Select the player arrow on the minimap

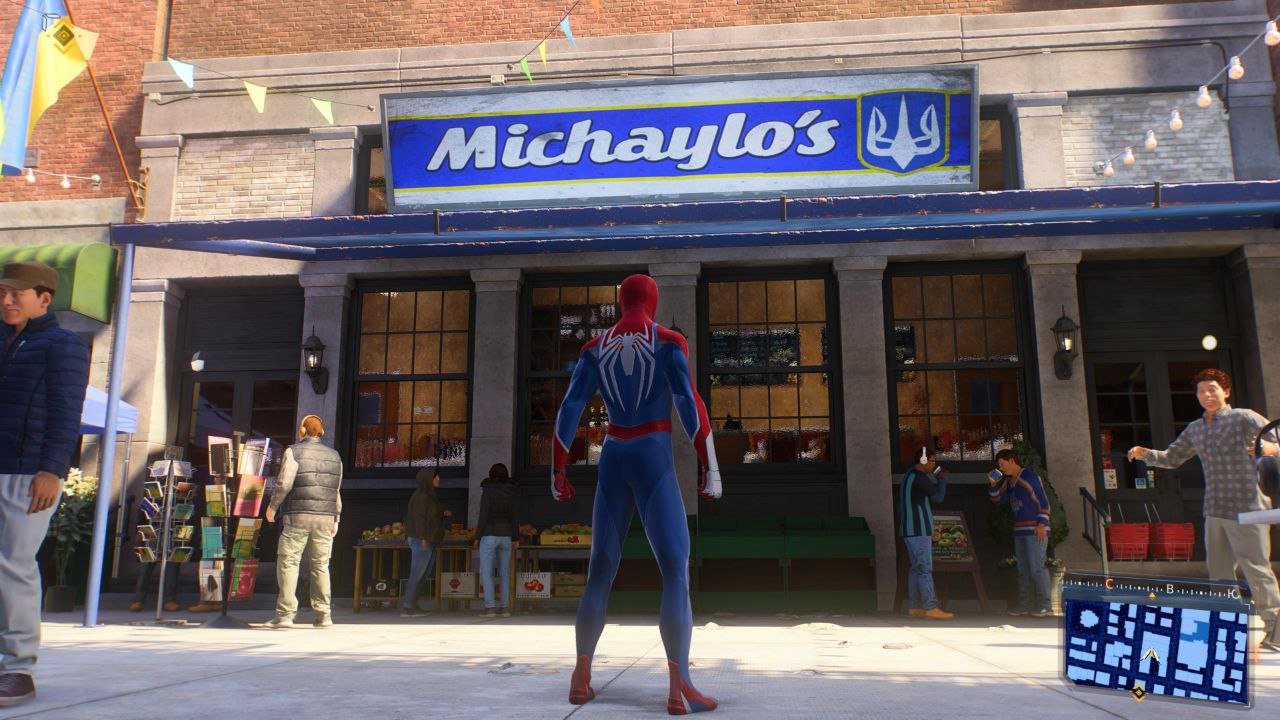coord(1152,656)
